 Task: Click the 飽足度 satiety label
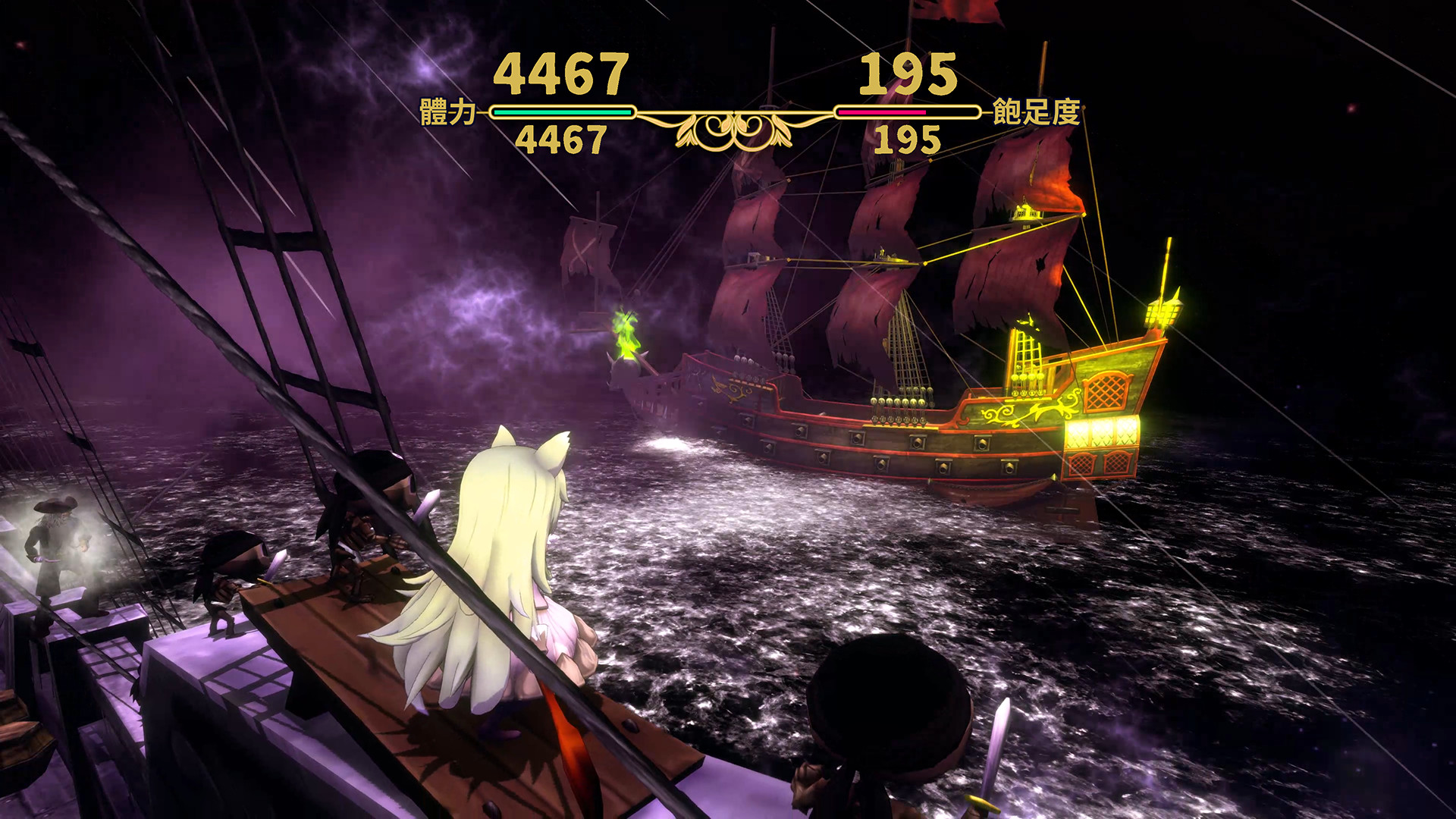pyautogui.click(x=1037, y=111)
